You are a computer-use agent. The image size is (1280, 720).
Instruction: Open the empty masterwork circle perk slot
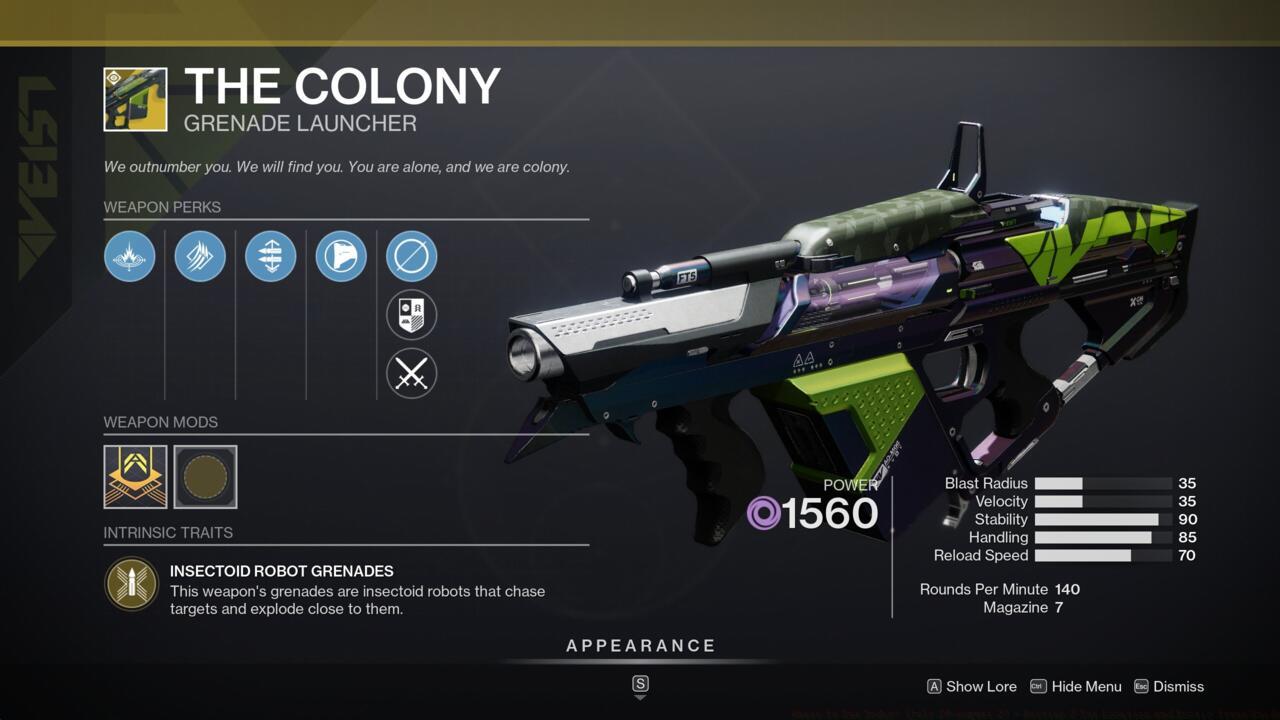[411, 256]
